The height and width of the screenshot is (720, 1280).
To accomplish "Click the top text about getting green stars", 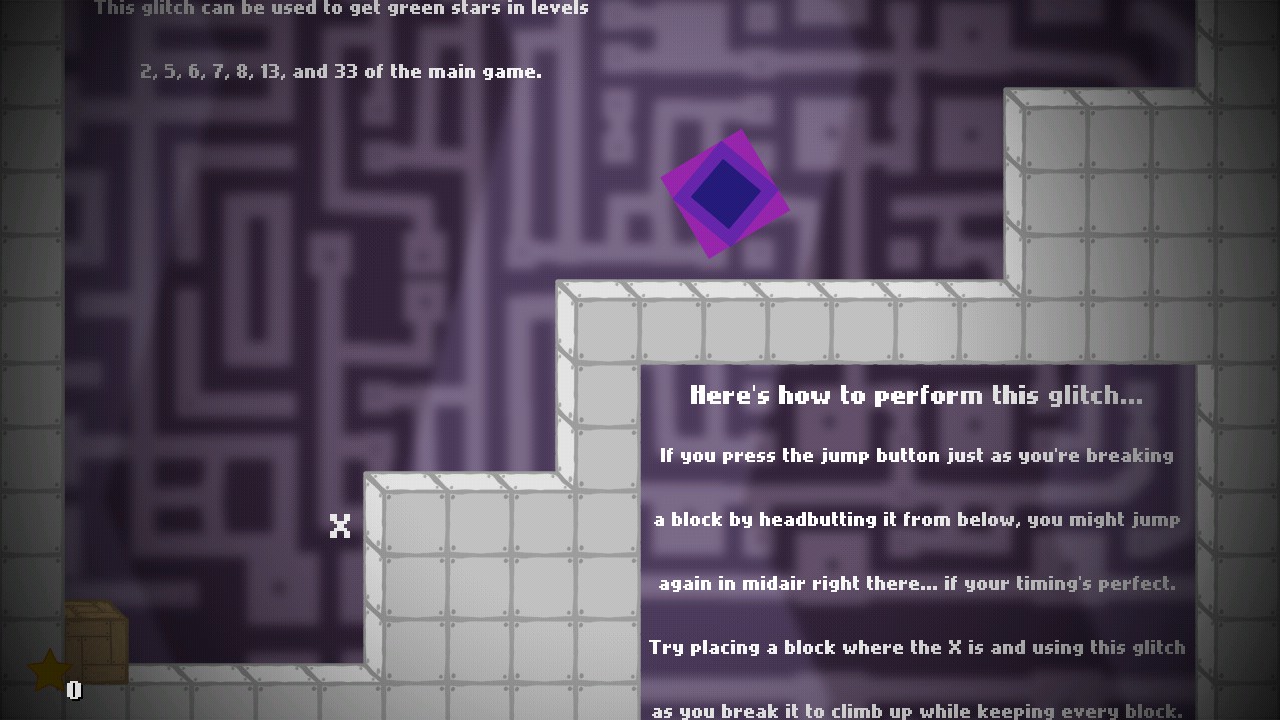I will click(340, 8).
